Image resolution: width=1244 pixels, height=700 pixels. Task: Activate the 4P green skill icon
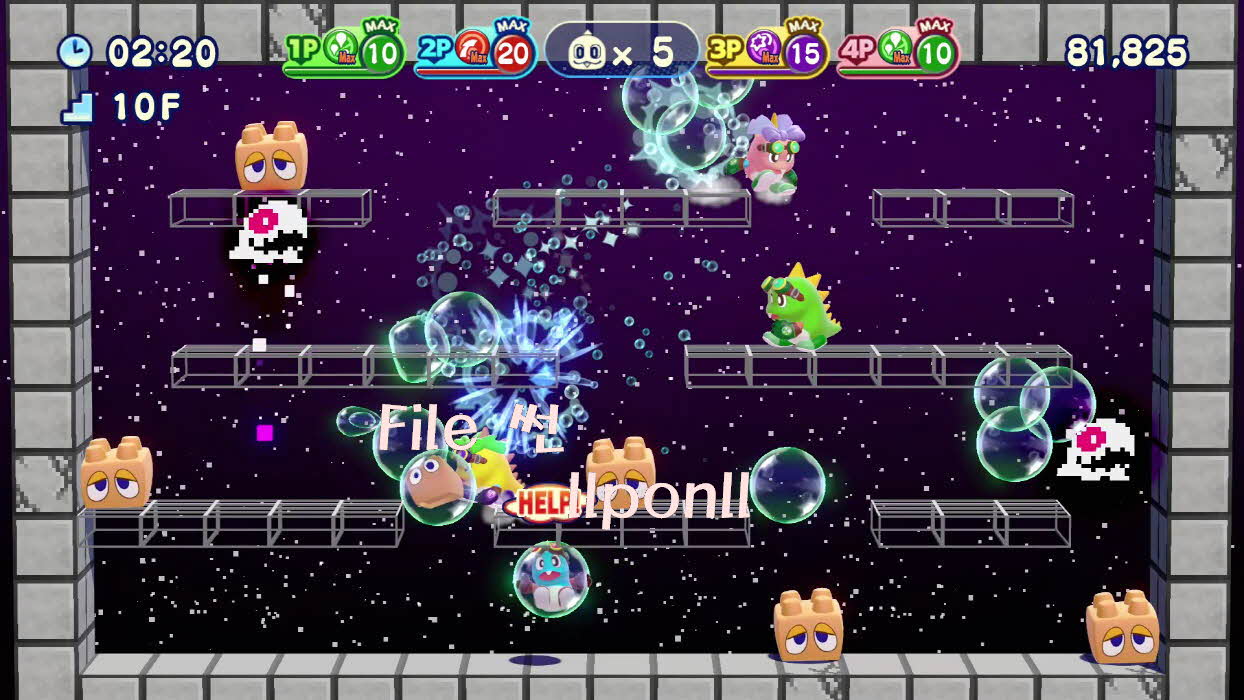(x=896, y=47)
